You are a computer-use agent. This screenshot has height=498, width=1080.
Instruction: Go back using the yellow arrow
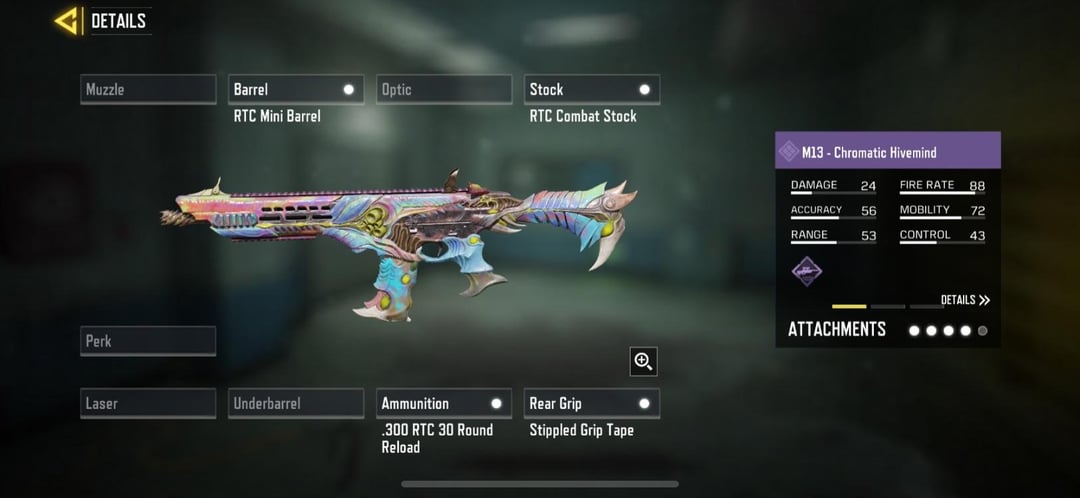(x=68, y=21)
